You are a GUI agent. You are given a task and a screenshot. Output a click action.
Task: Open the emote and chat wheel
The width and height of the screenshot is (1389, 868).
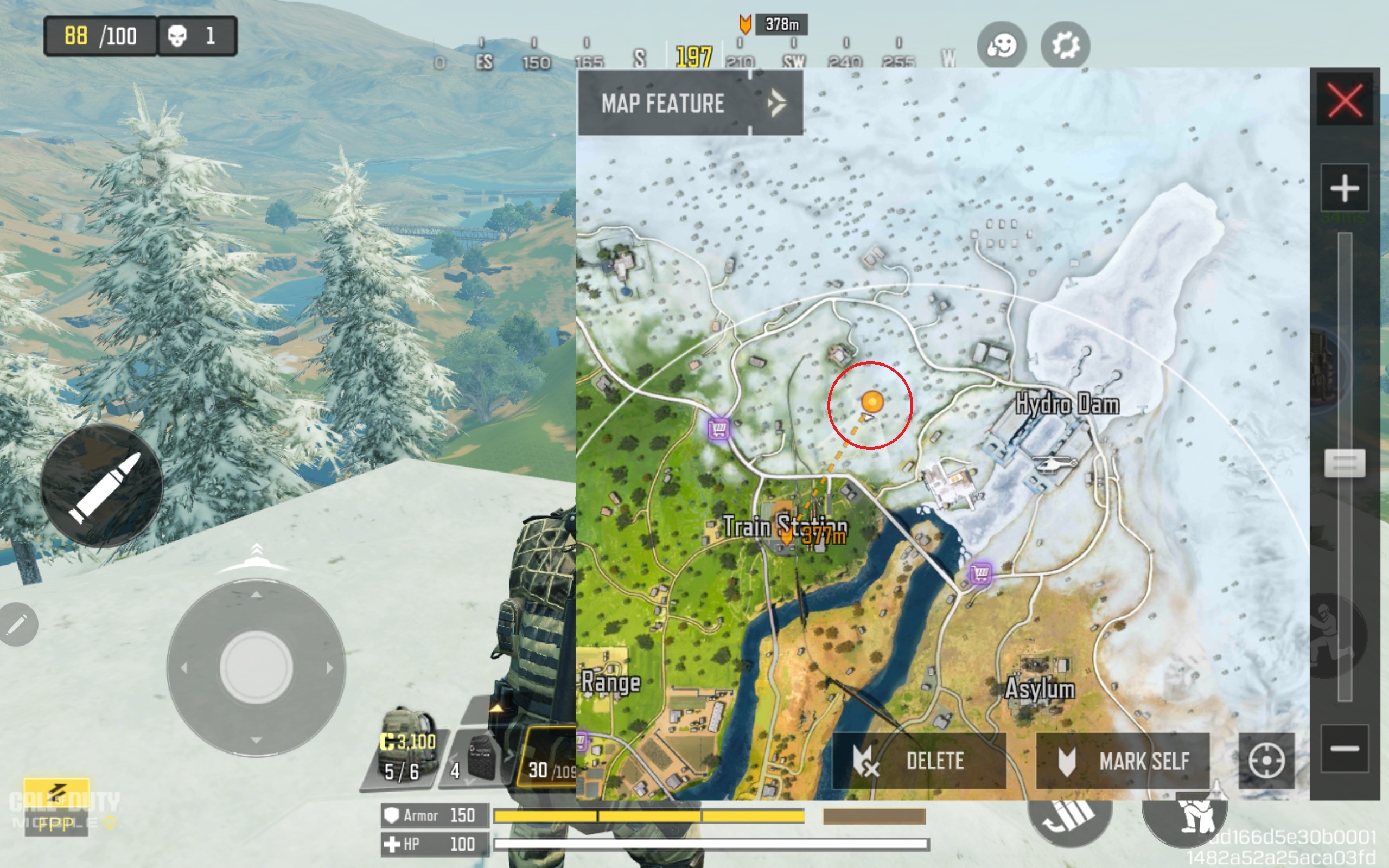pos(1002,45)
